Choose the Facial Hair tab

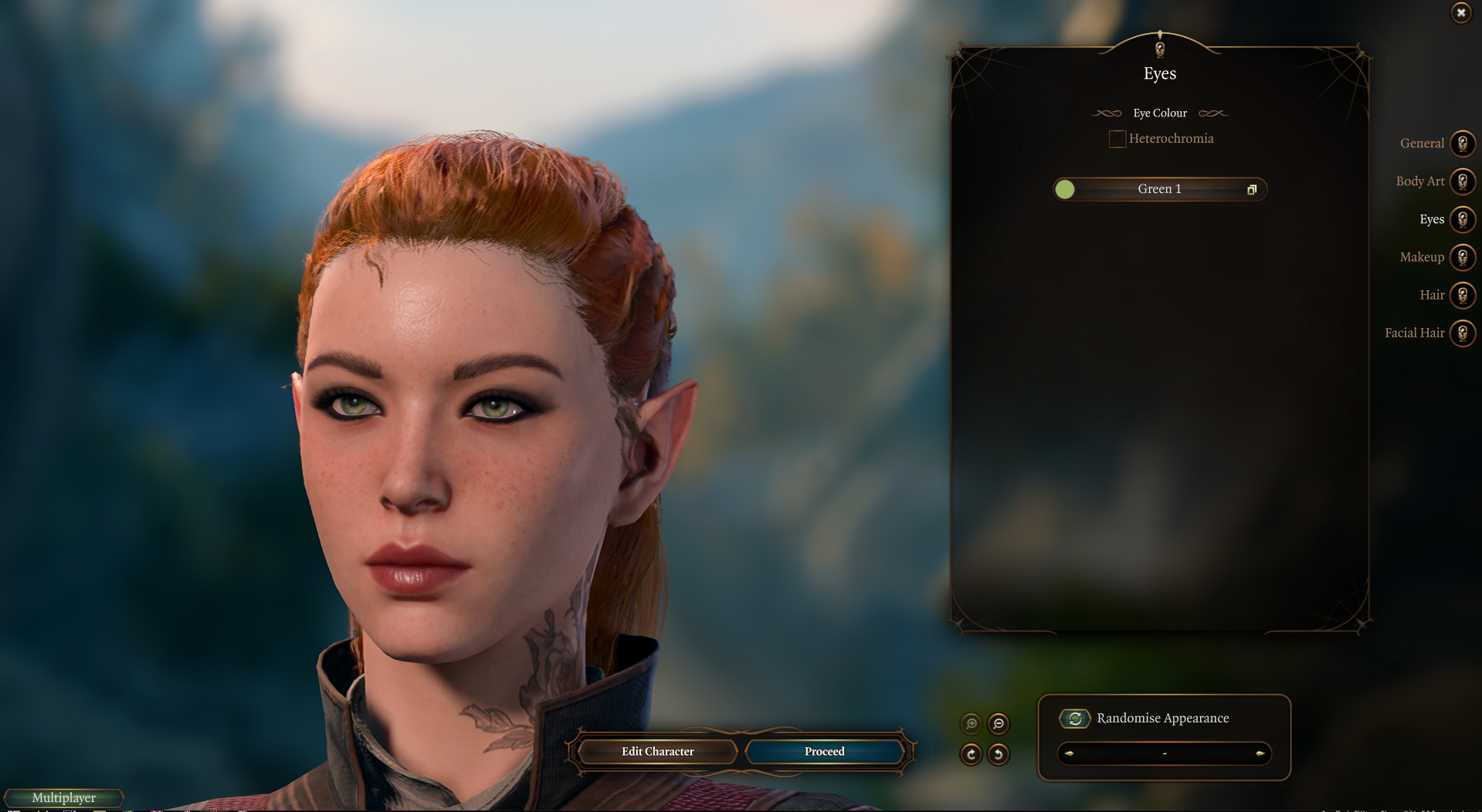tap(1462, 333)
